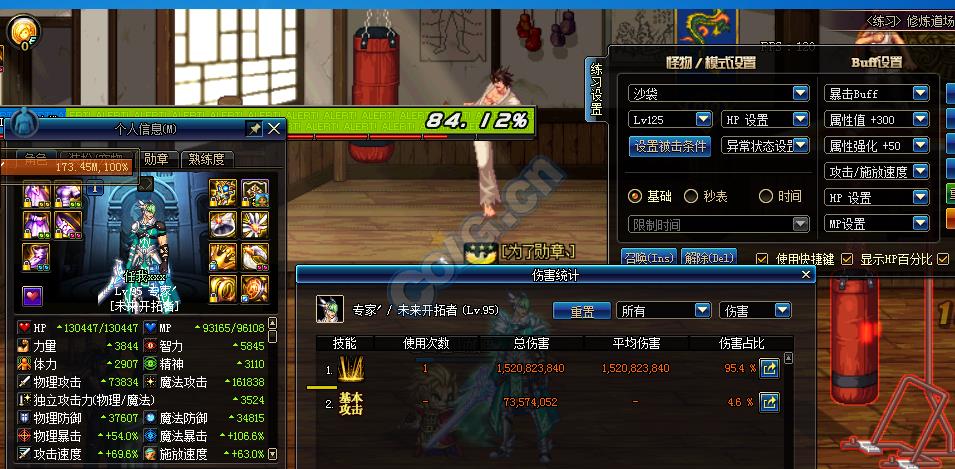
Task: Click the 设置被击条件 button
Action: point(671,146)
